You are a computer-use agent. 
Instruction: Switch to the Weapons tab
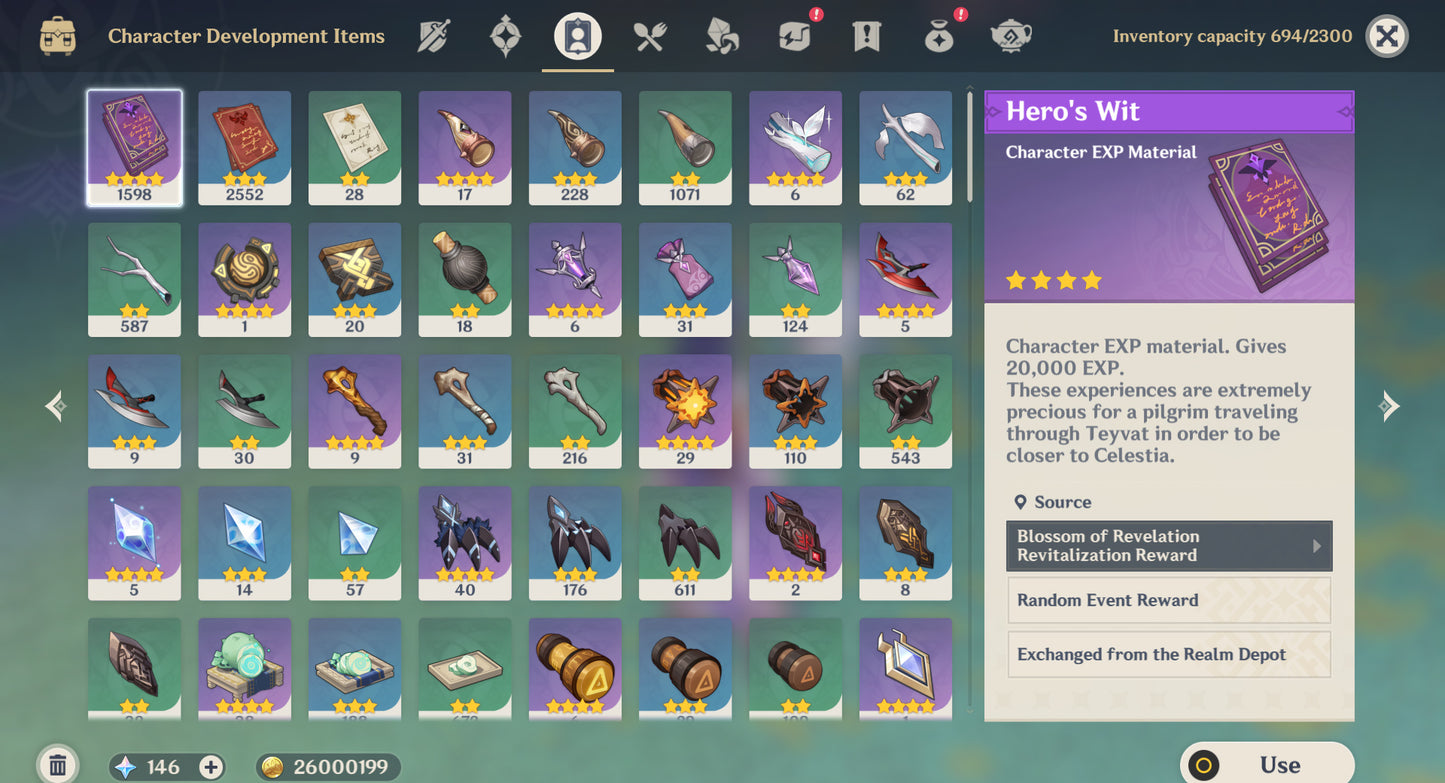[x=433, y=37]
